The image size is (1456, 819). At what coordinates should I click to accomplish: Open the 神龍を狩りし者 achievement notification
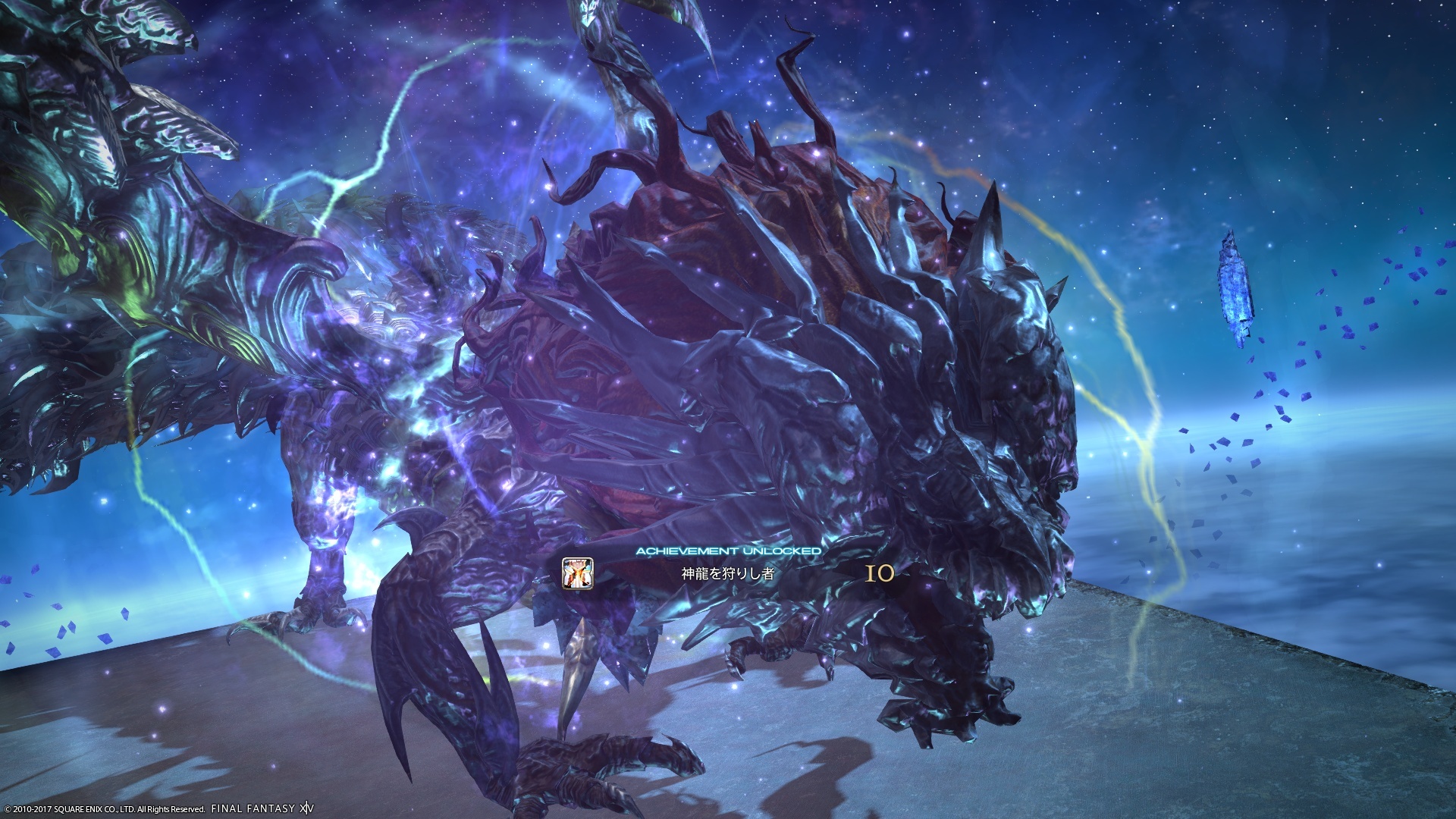(x=726, y=574)
